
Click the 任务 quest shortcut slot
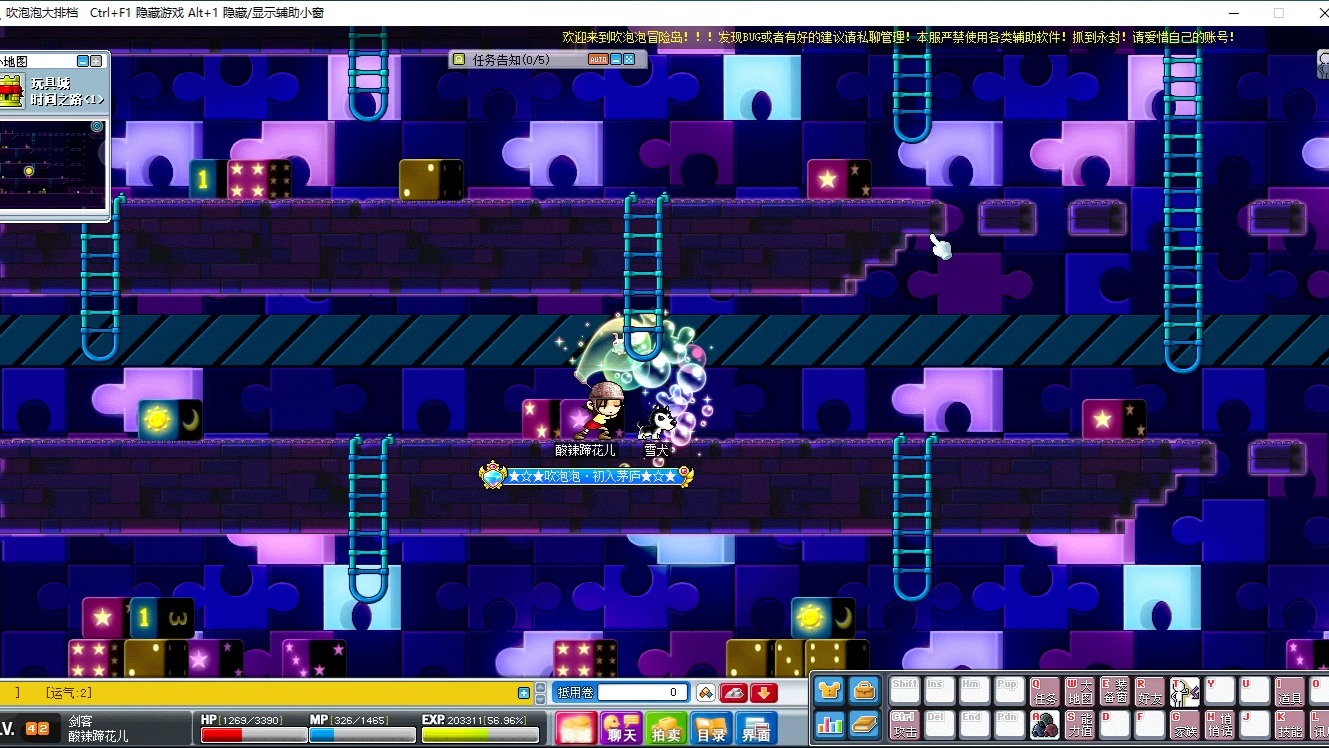point(1044,691)
